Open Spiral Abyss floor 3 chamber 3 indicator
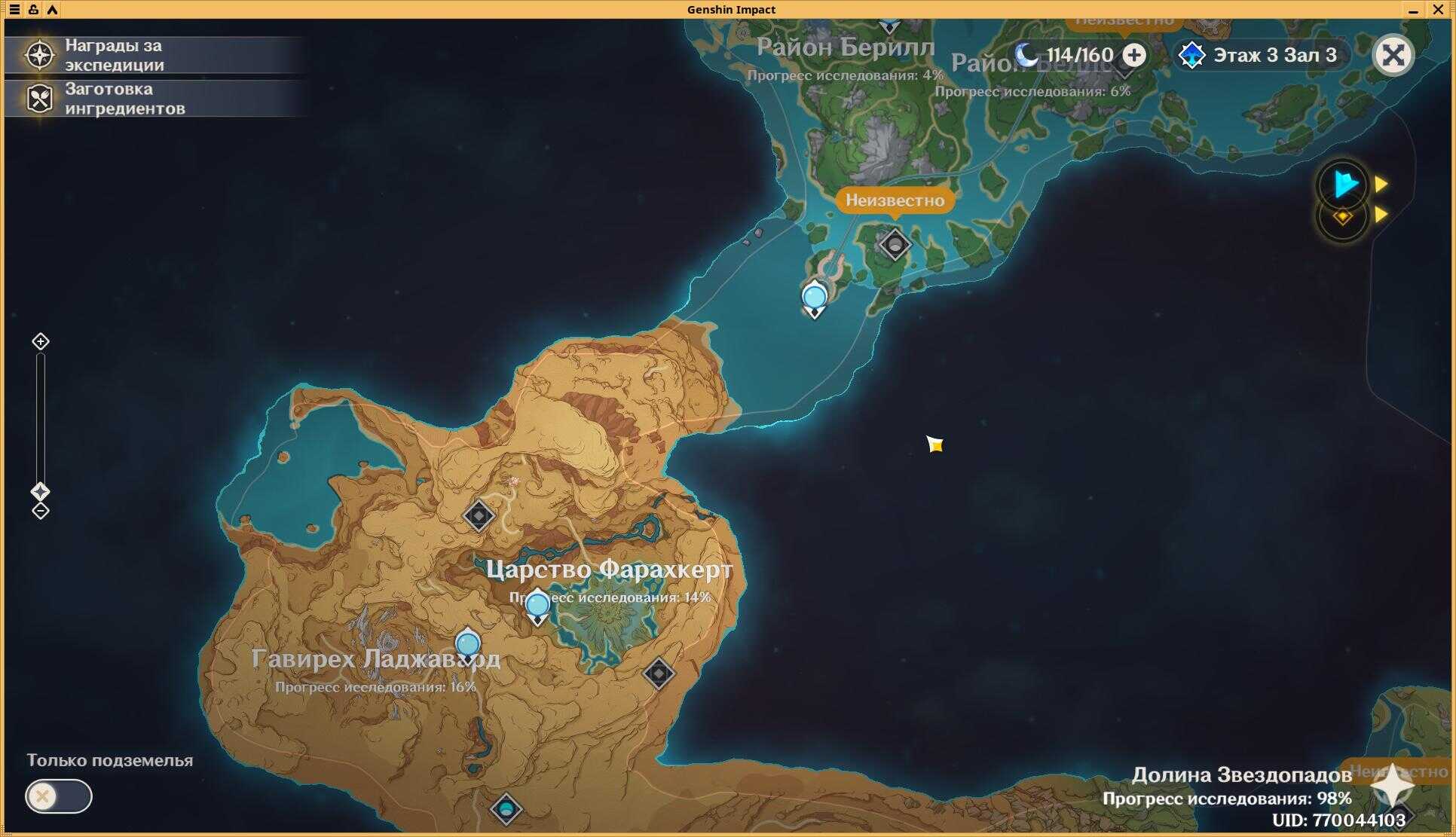This screenshot has height=837, width=1456. [1262, 55]
